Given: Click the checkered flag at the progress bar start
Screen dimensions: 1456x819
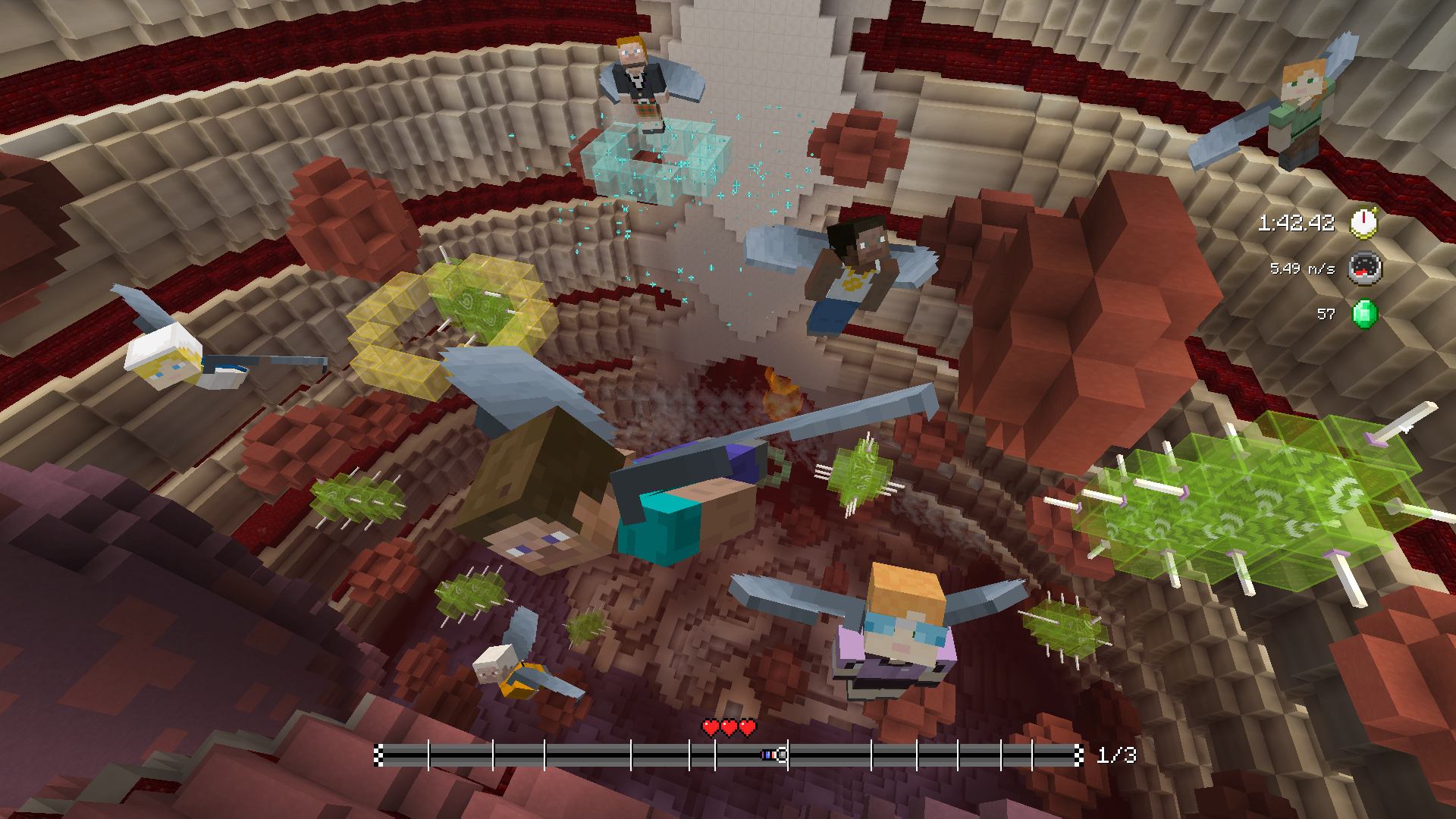Looking at the screenshot, I should click(x=378, y=756).
